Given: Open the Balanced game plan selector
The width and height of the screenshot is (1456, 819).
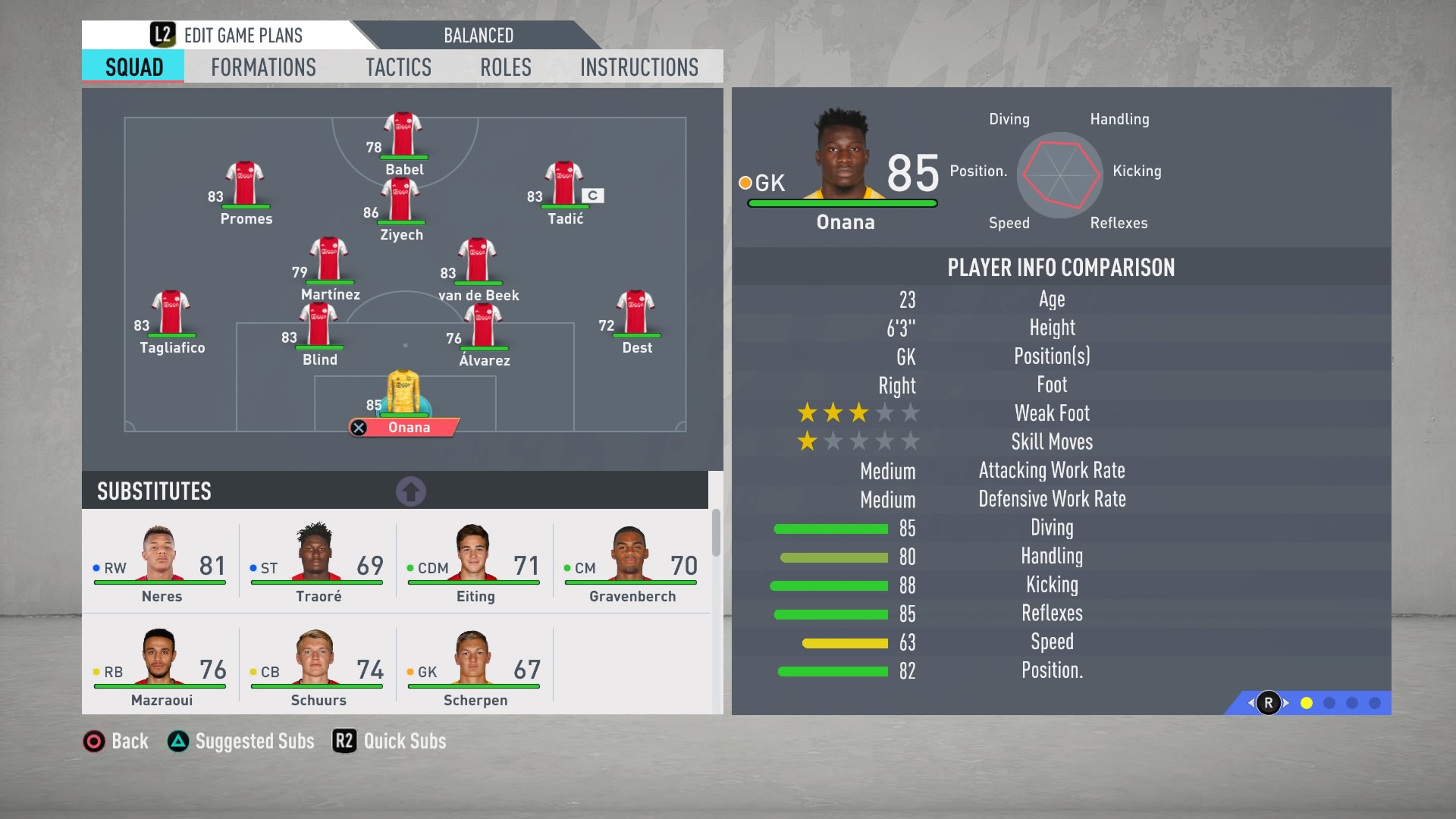Looking at the screenshot, I should coord(478,35).
